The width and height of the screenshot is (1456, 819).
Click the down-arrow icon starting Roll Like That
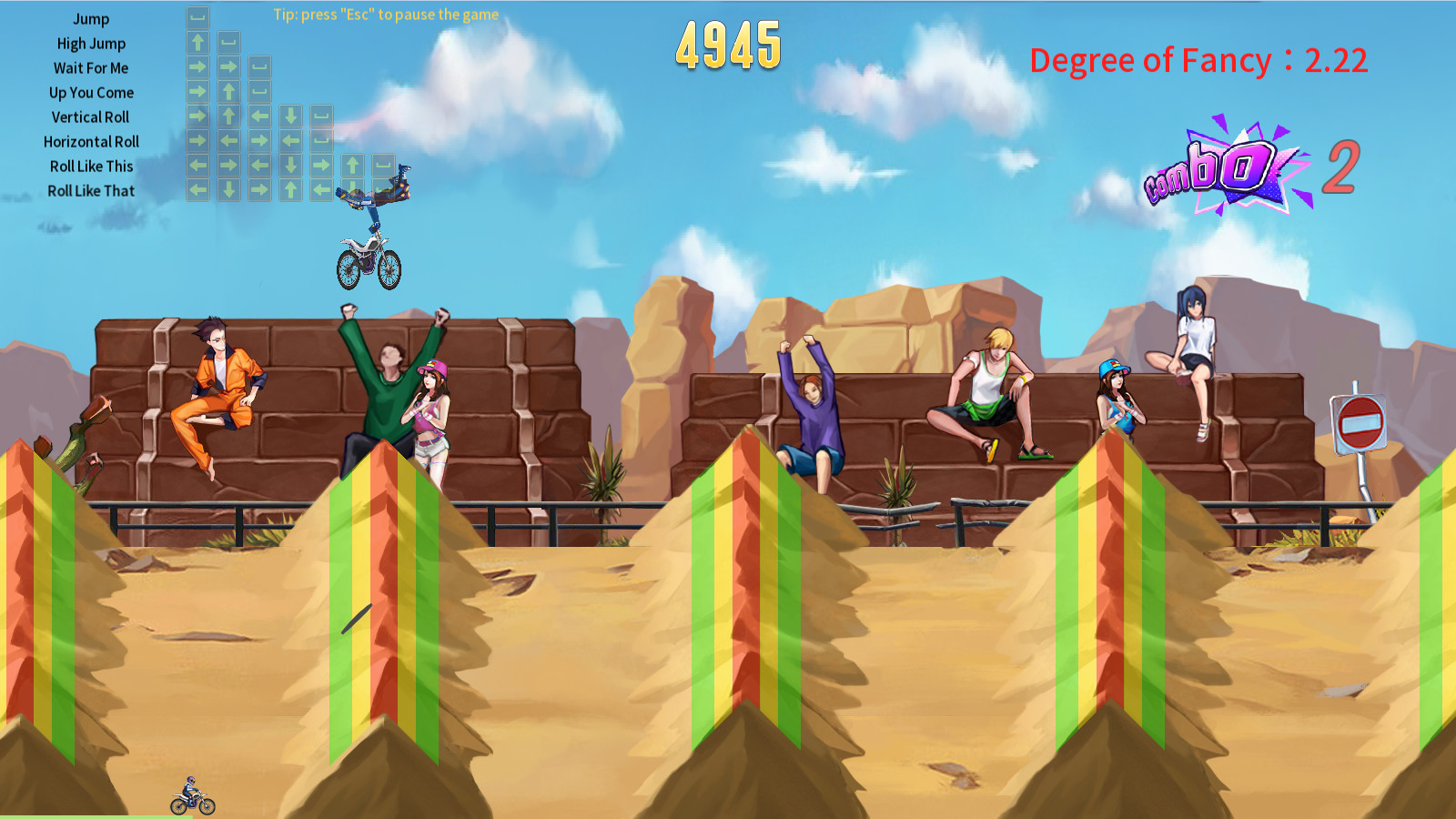tap(228, 188)
